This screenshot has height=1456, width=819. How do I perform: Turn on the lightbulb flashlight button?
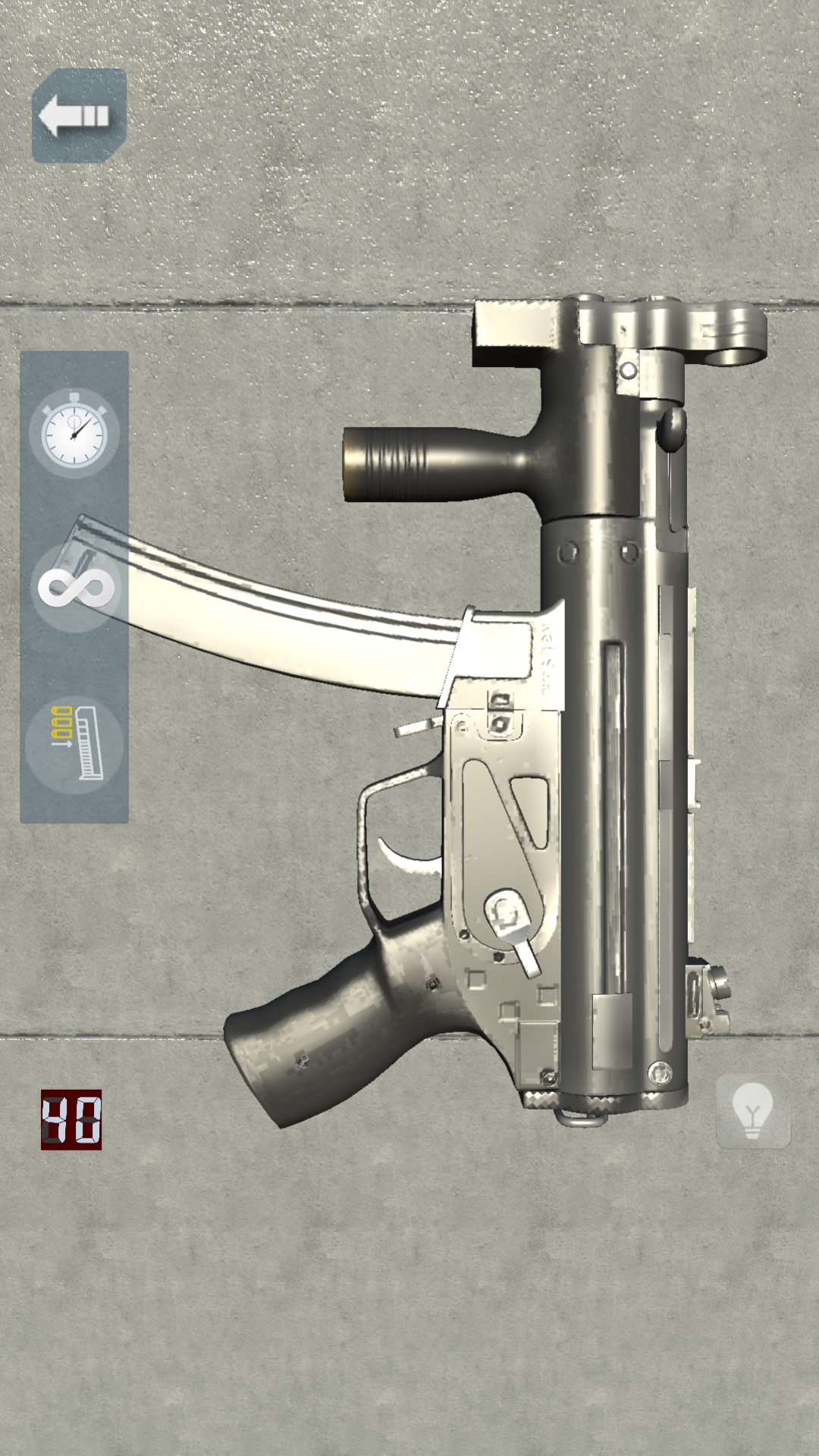coord(752,1111)
